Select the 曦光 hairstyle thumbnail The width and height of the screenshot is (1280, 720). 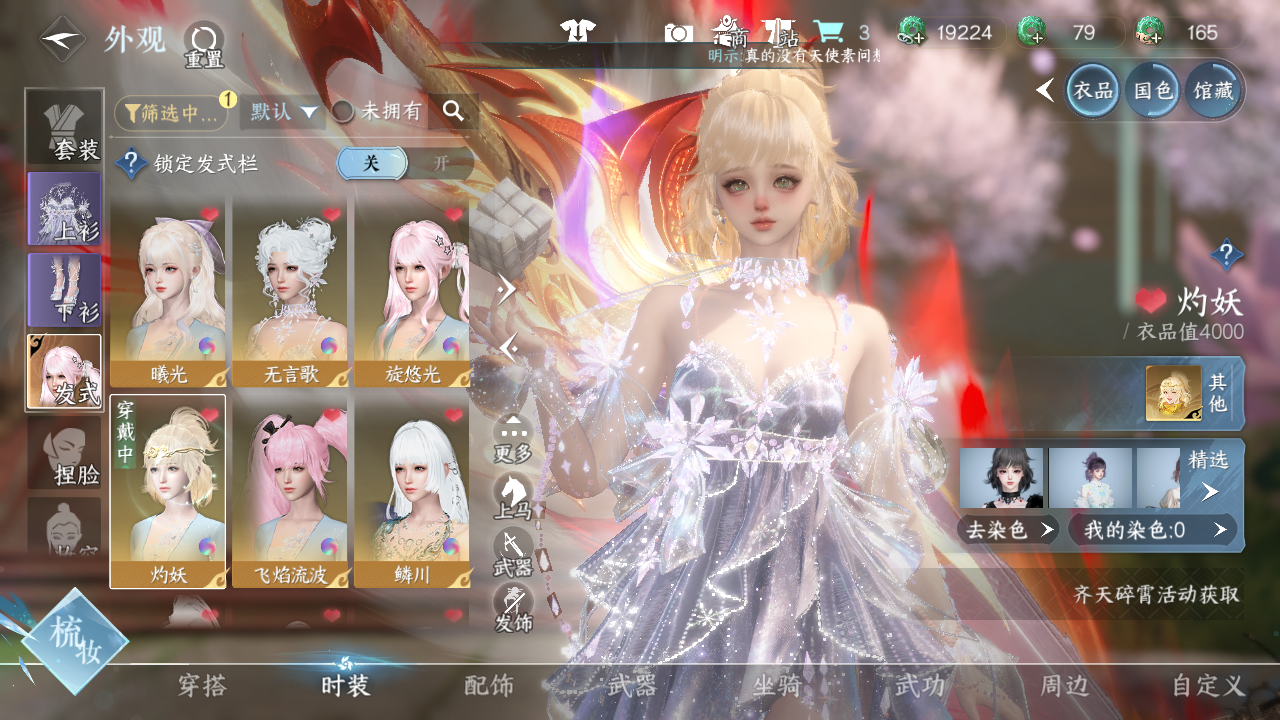coord(168,290)
